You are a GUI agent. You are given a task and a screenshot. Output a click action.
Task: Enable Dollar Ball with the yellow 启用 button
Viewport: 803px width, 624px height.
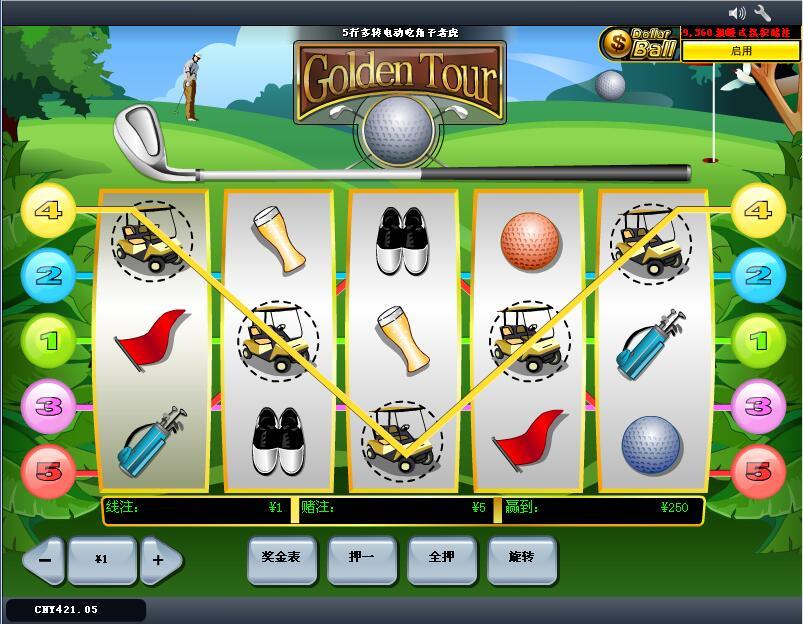(x=741, y=51)
